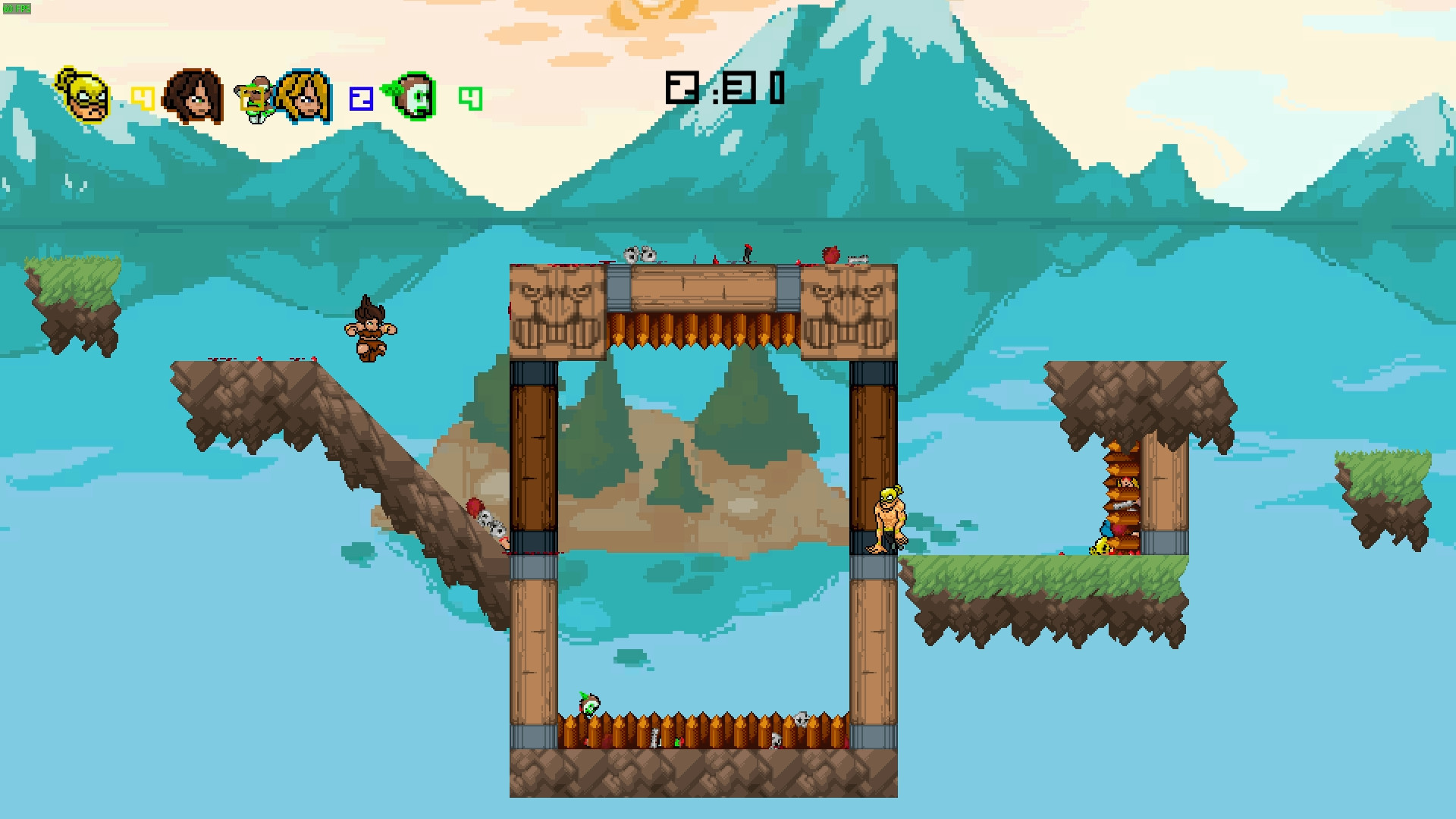Click the yellow score number 4
Viewport: 1456px width, 819px height.
click(143, 96)
